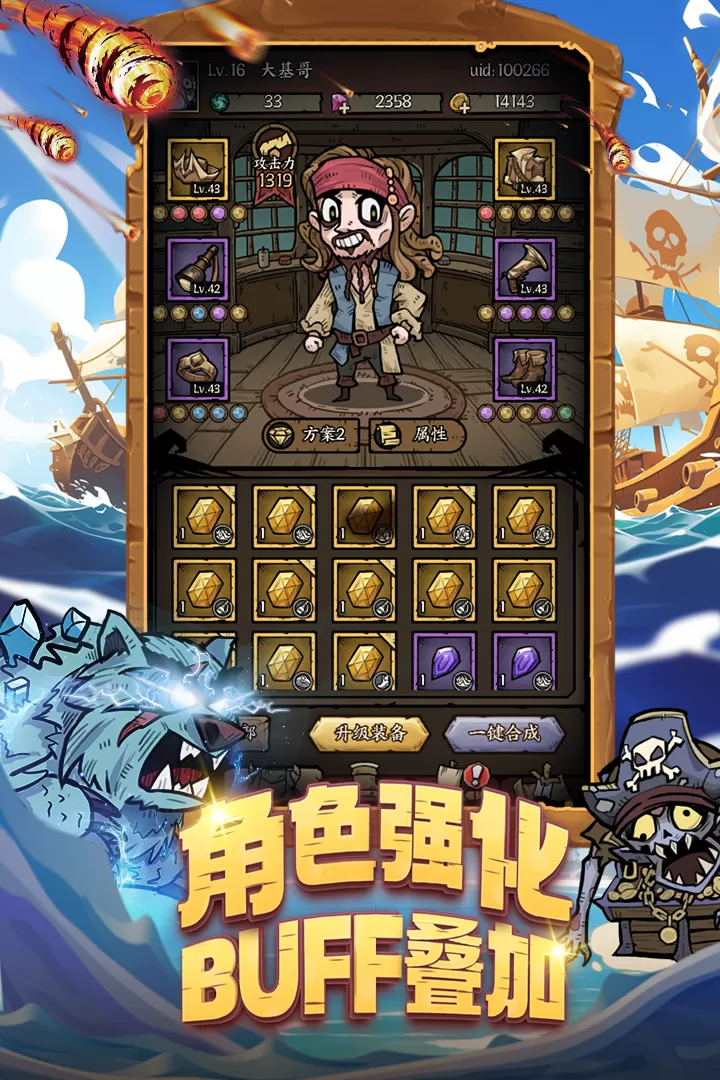
Task: Select the pirate hat equipment slot
Action: 198,169
